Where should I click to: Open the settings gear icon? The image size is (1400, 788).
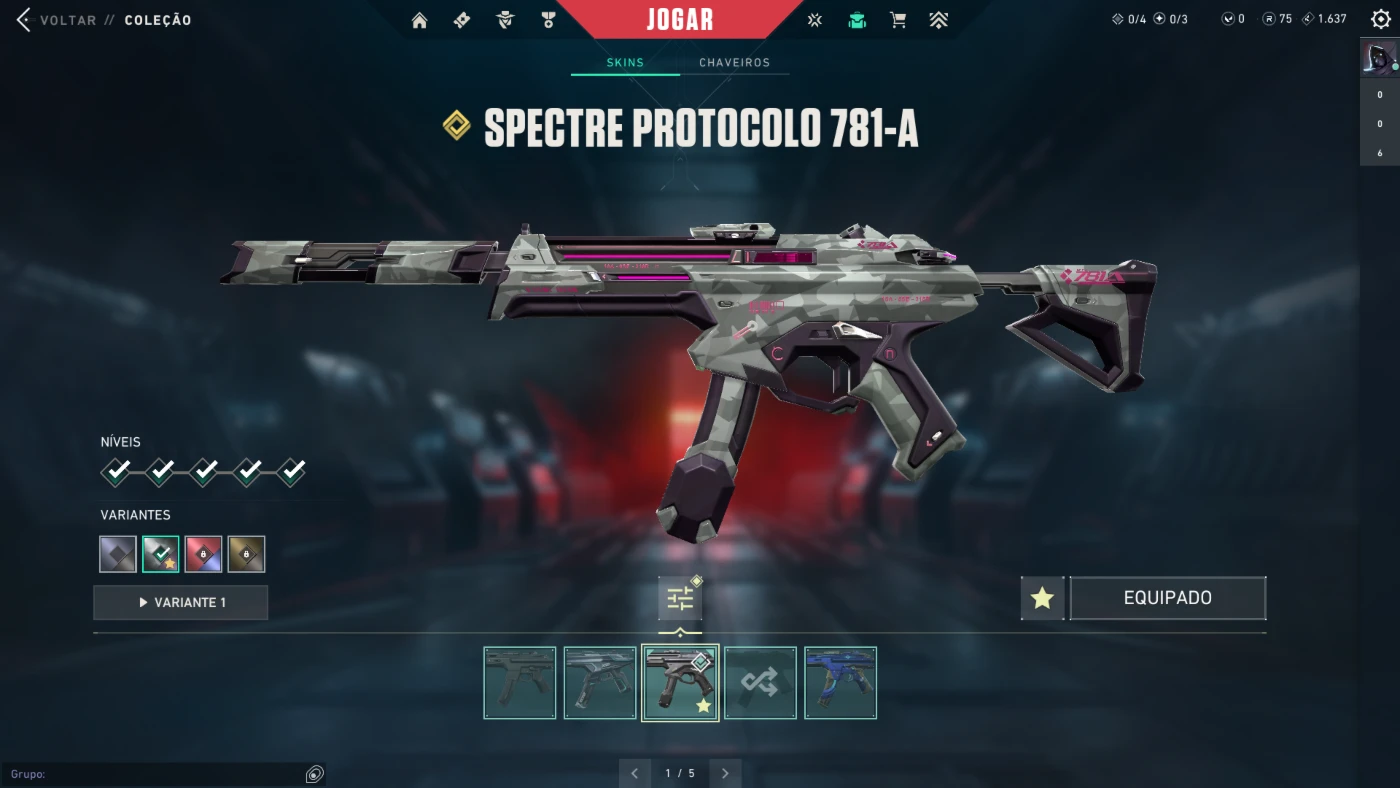point(1380,20)
